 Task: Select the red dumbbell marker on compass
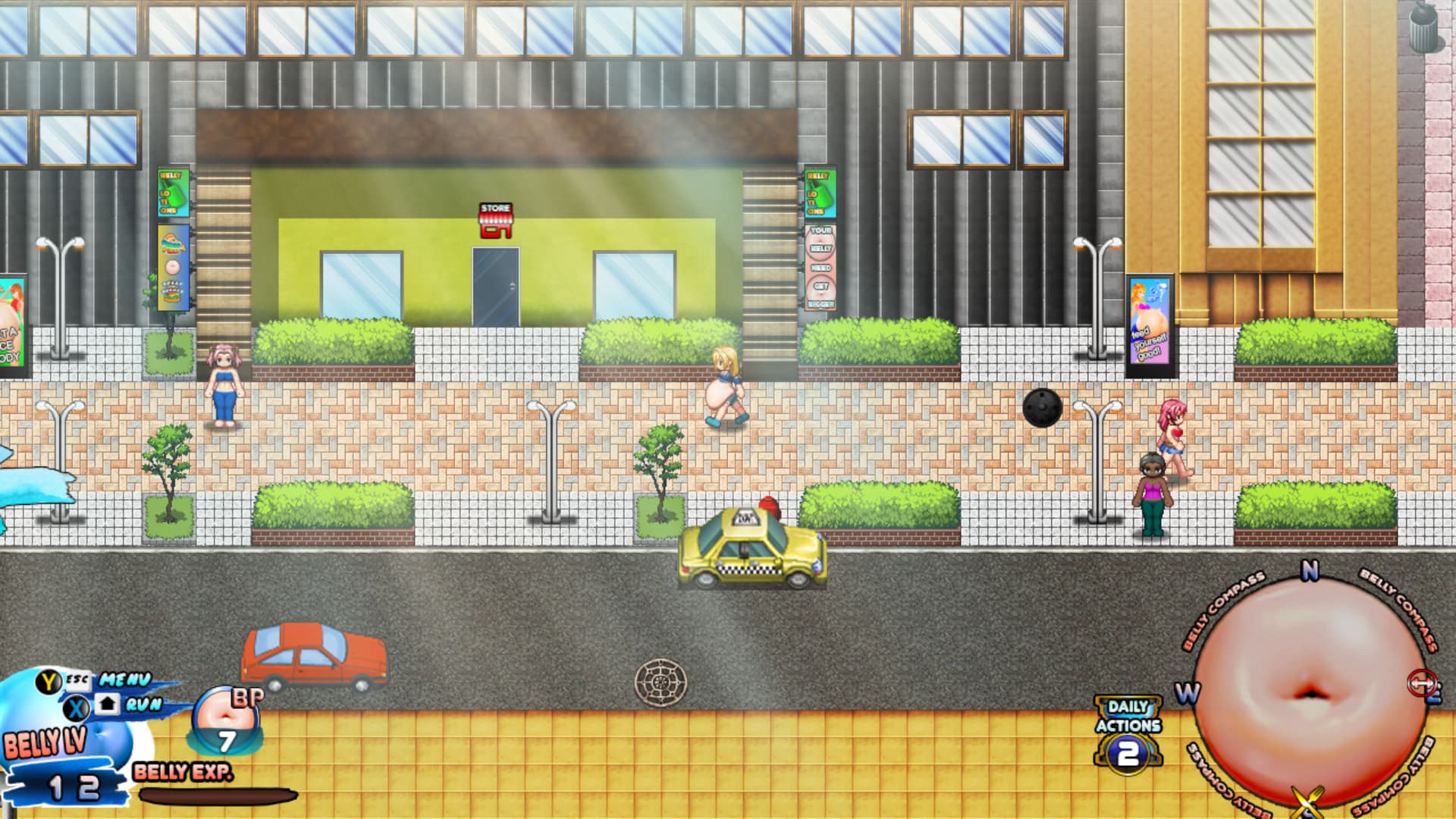pyautogui.click(x=1420, y=683)
